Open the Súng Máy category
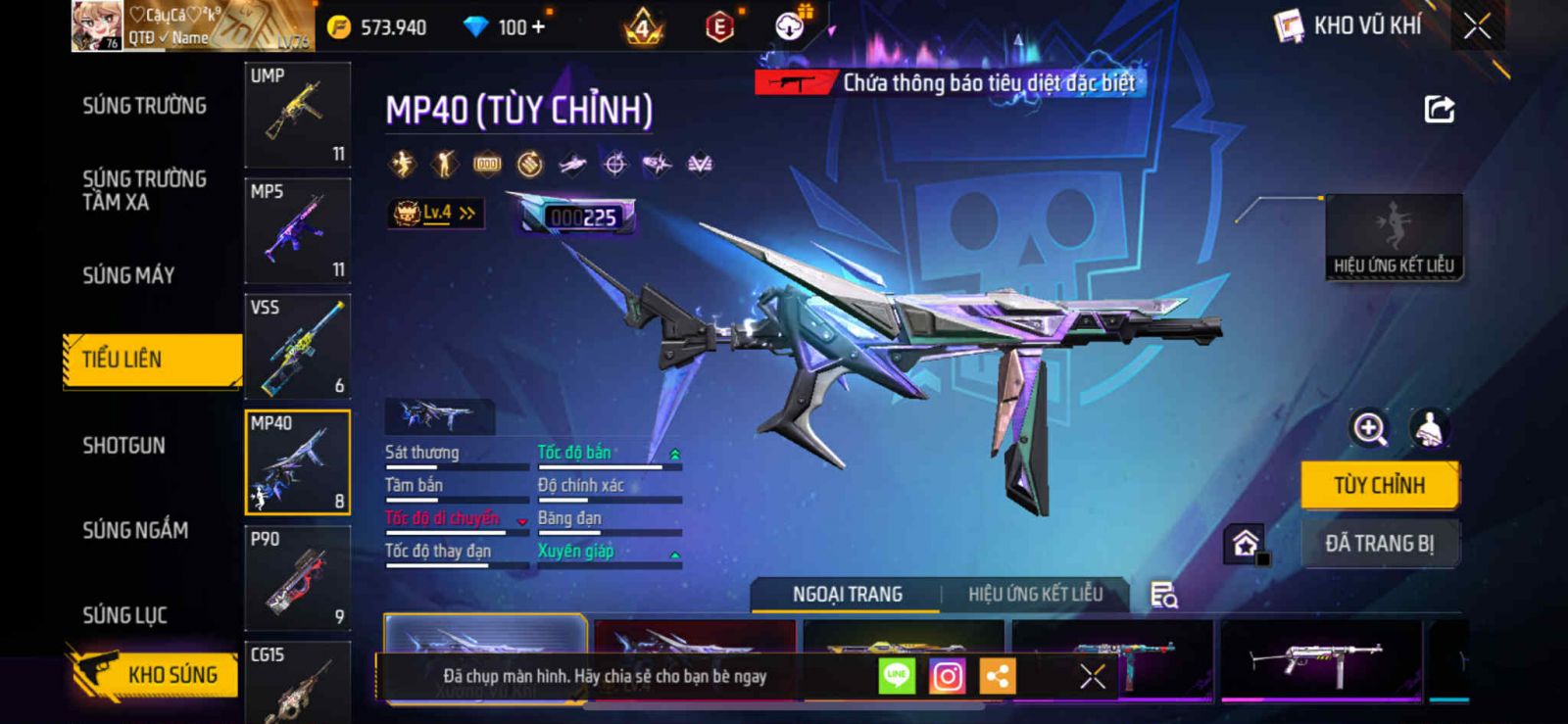Viewport: 1568px width, 724px height. 128,275
